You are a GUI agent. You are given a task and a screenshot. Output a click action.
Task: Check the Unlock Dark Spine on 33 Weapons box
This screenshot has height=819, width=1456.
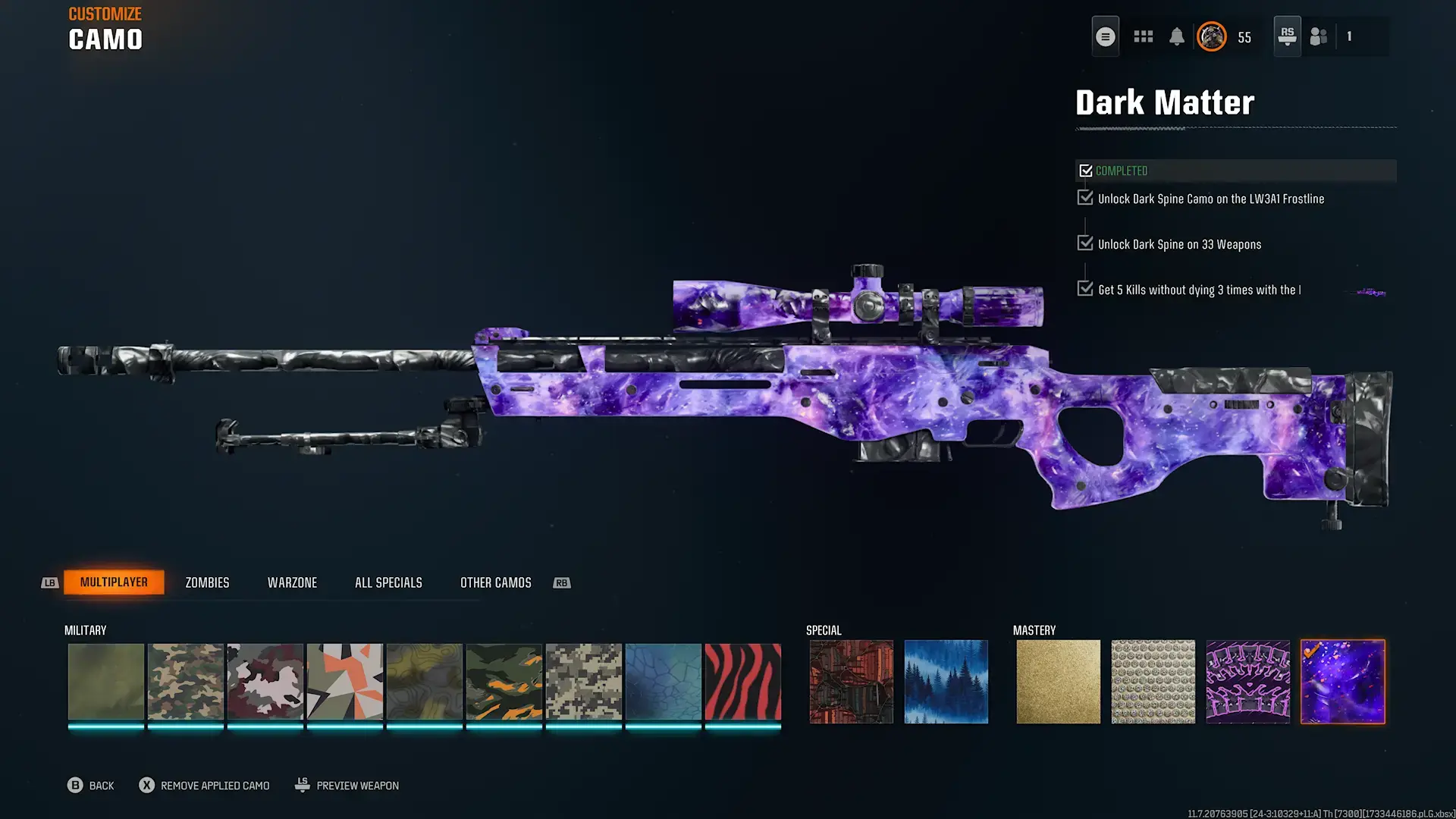(1084, 243)
